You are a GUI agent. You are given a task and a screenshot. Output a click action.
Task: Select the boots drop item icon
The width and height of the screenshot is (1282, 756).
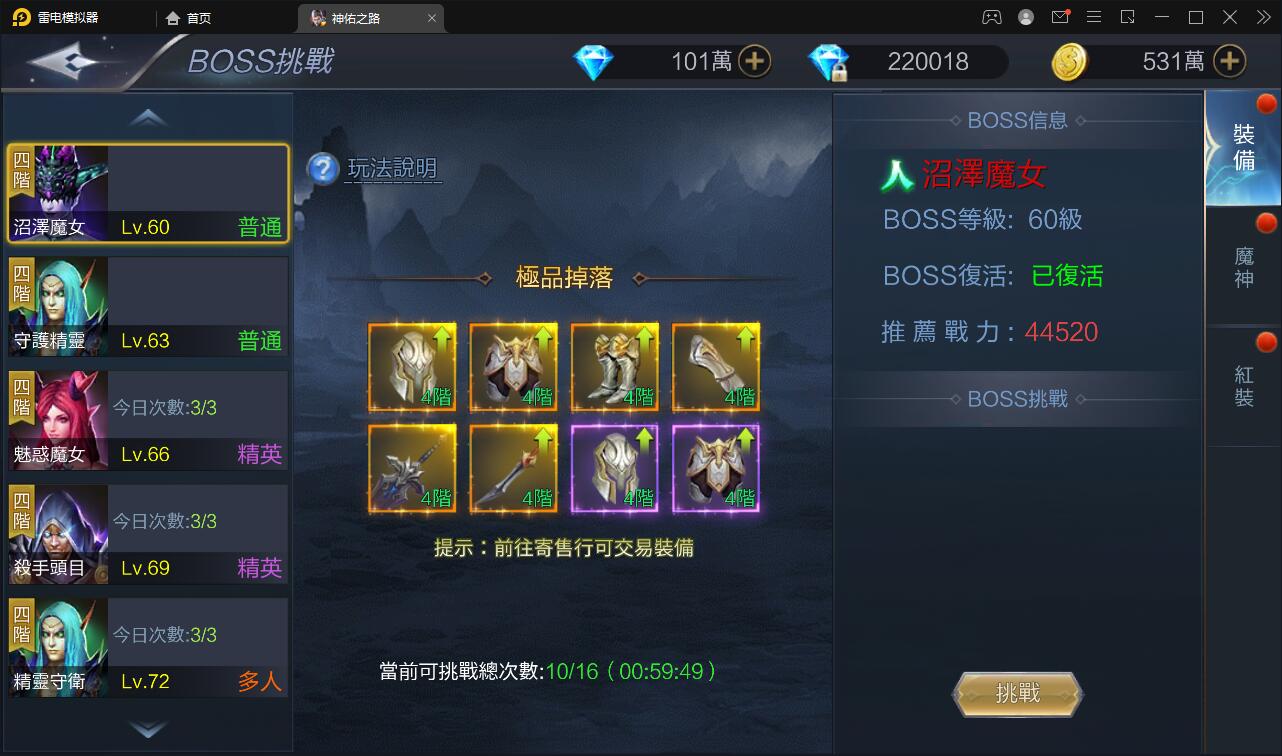[615, 365]
